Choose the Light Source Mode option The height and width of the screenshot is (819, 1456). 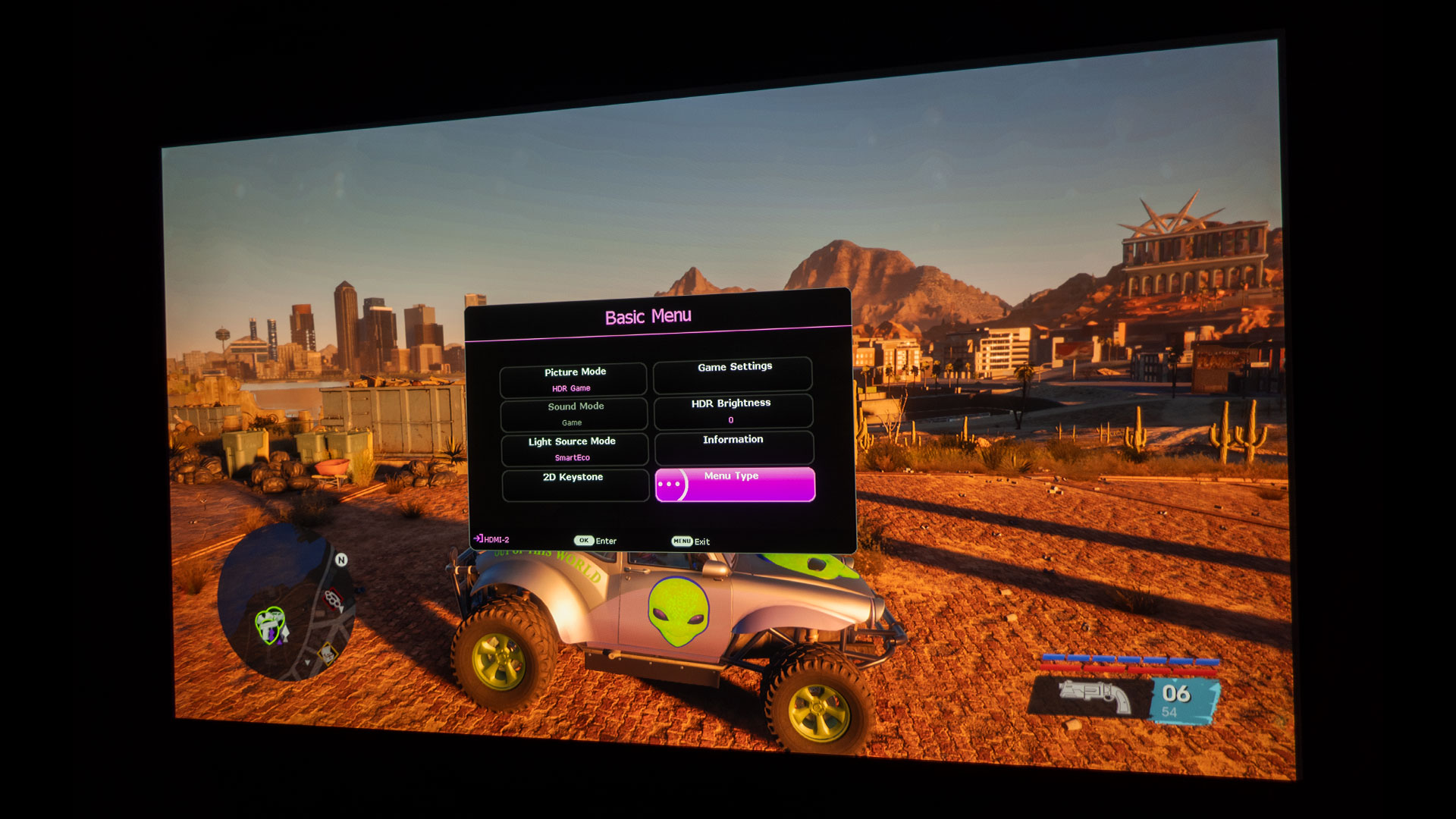click(x=574, y=449)
